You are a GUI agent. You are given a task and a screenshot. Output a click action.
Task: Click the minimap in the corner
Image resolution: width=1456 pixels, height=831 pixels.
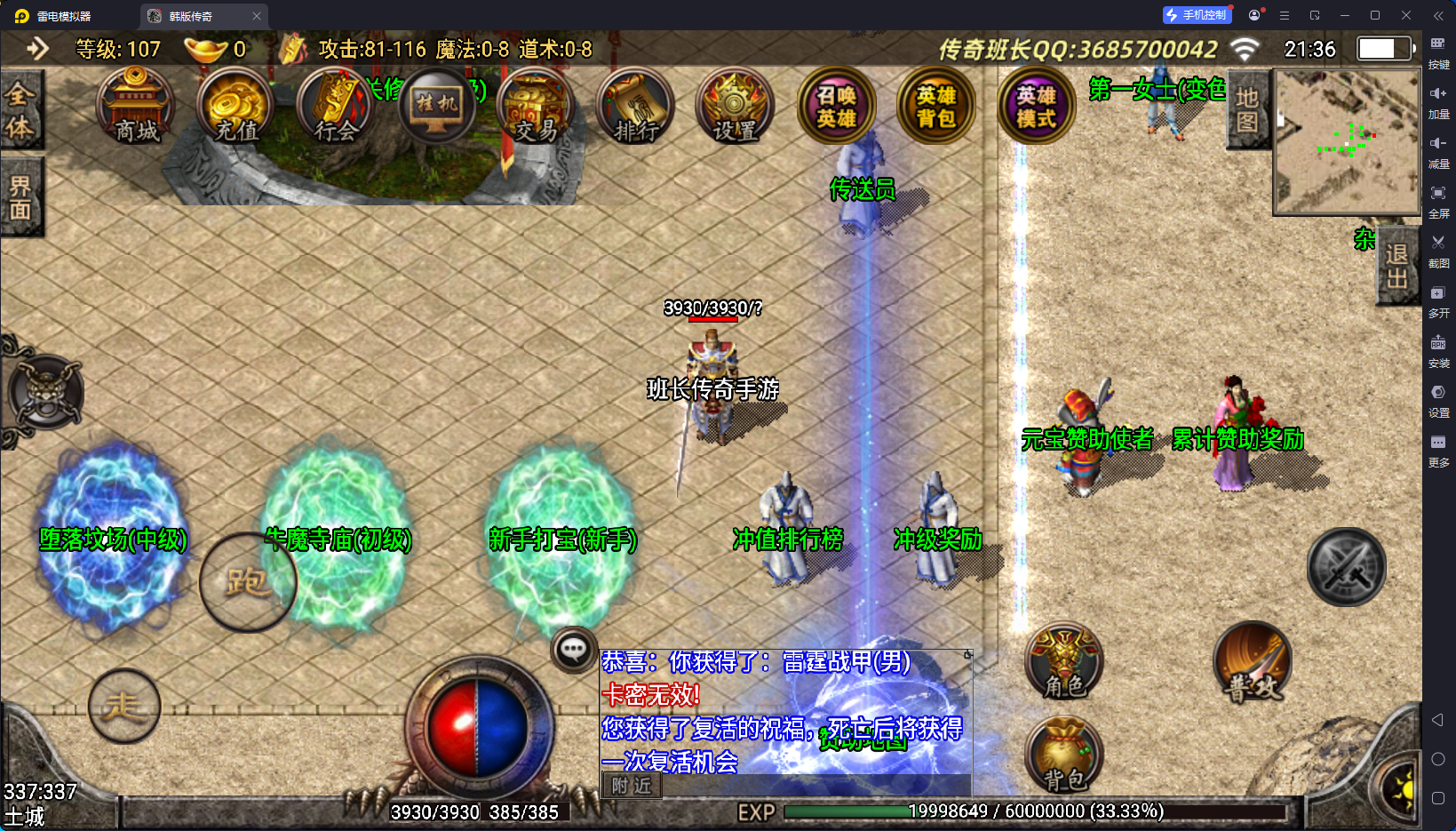(x=1347, y=142)
